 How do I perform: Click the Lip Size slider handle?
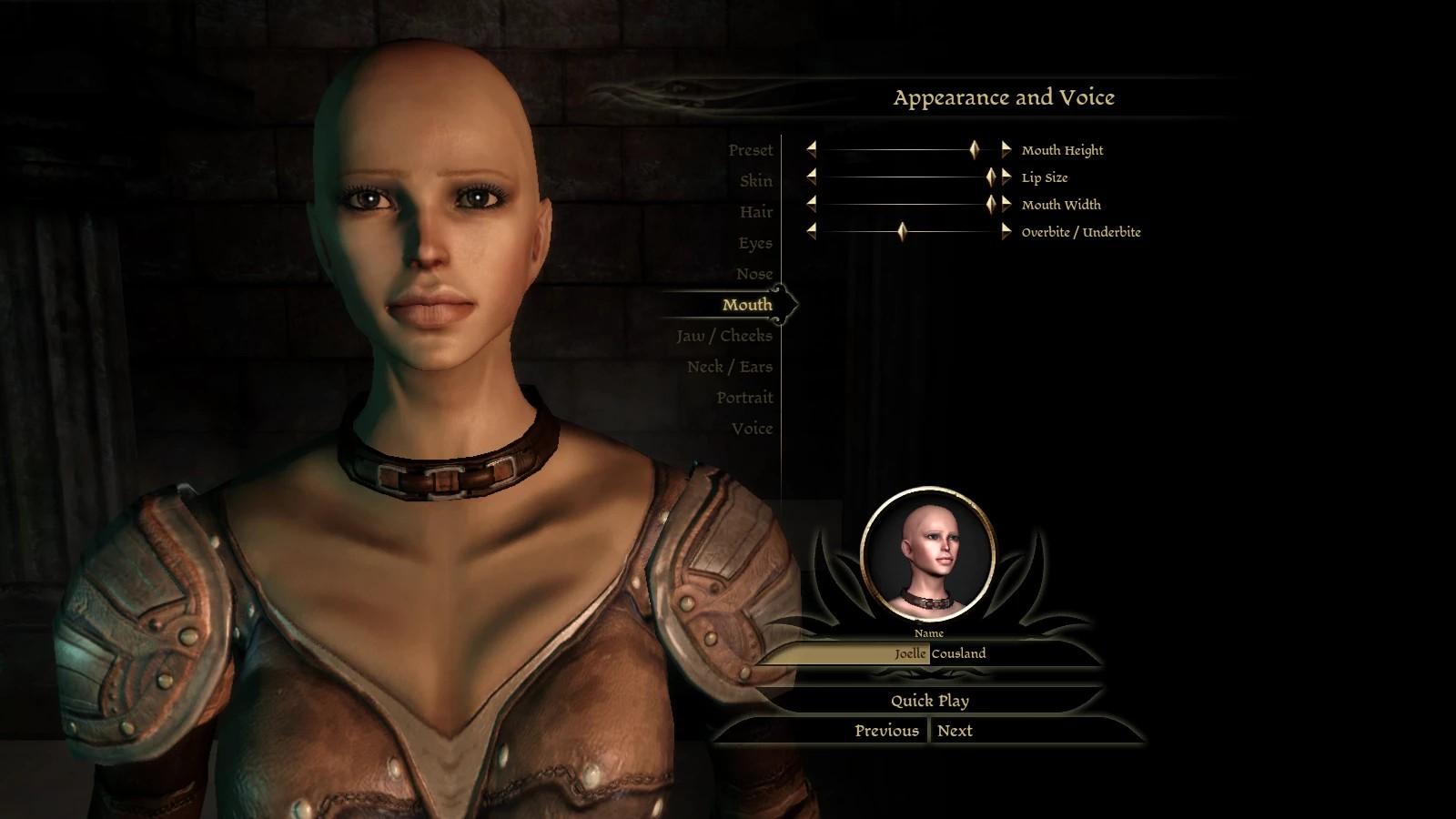pyautogui.click(x=991, y=177)
